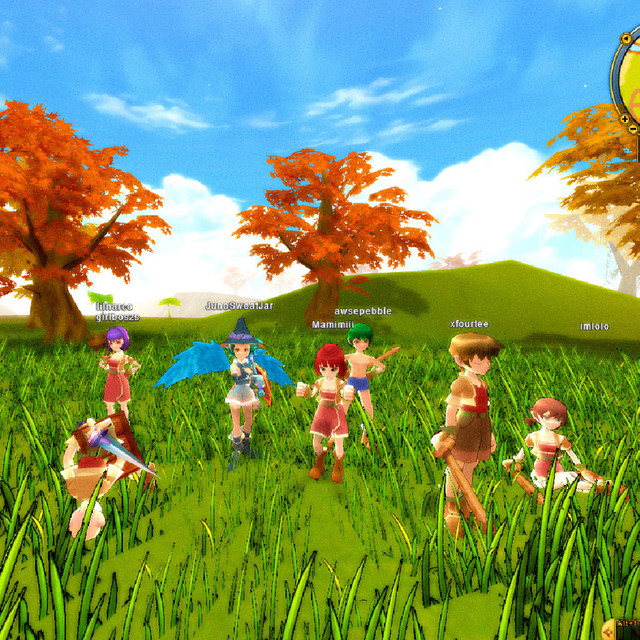Viewport: 640px width, 640px height.
Task: Click the minimap in the corner
Action: point(632,85)
